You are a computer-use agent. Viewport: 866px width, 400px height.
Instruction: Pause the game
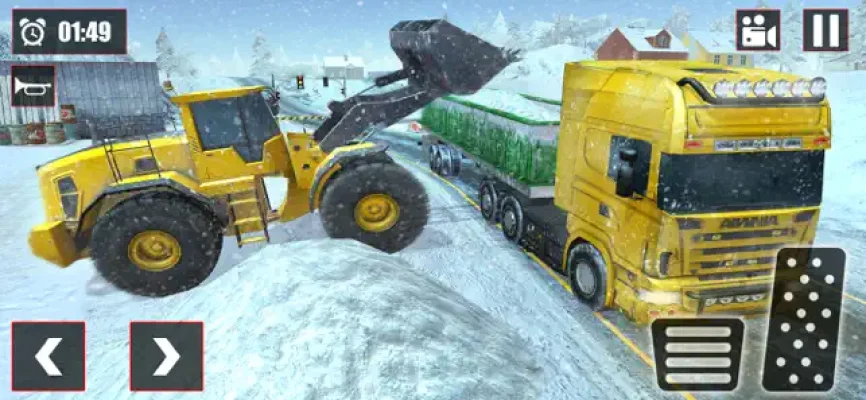coord(825,30)
